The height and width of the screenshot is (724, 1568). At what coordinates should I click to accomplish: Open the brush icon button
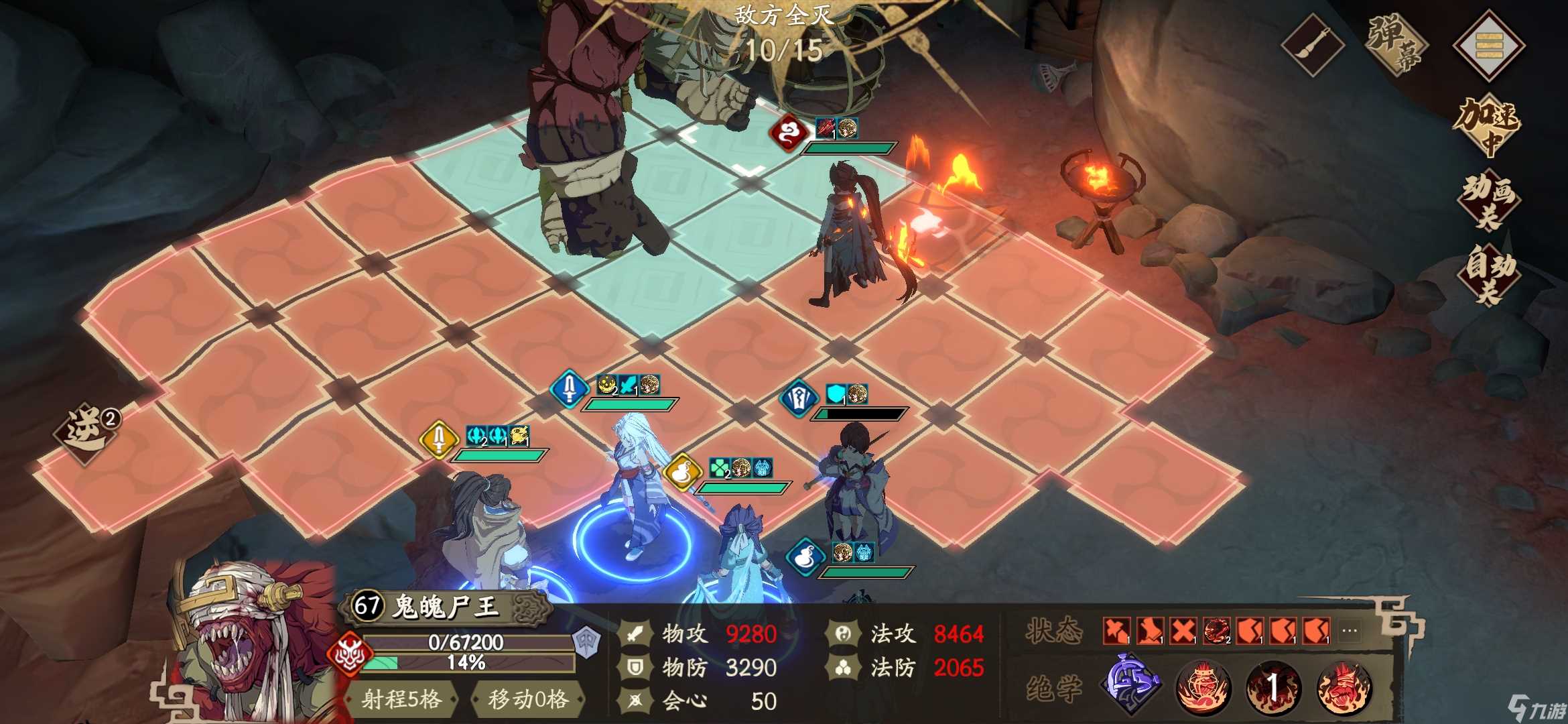point(1312,45)
